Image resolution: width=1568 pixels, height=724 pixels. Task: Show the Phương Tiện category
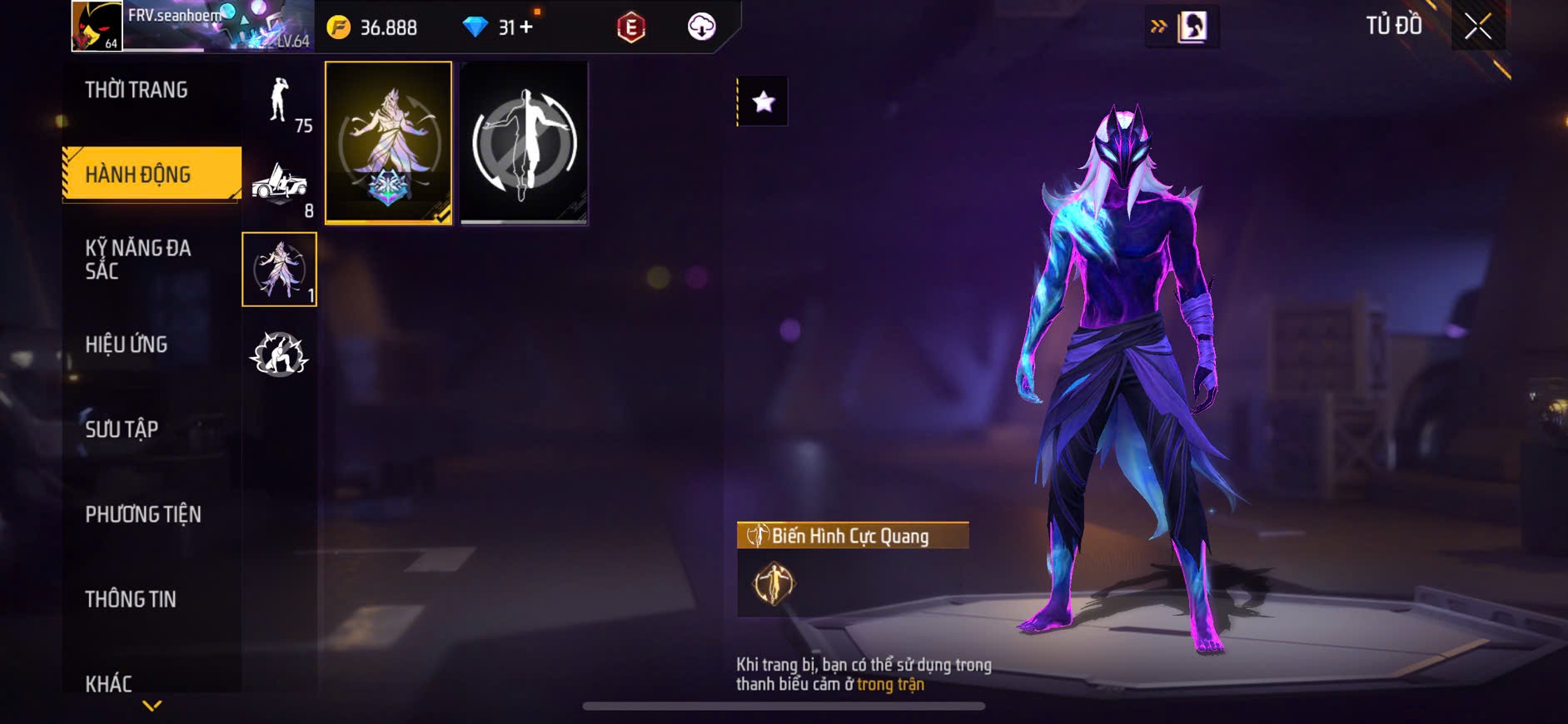143,514
